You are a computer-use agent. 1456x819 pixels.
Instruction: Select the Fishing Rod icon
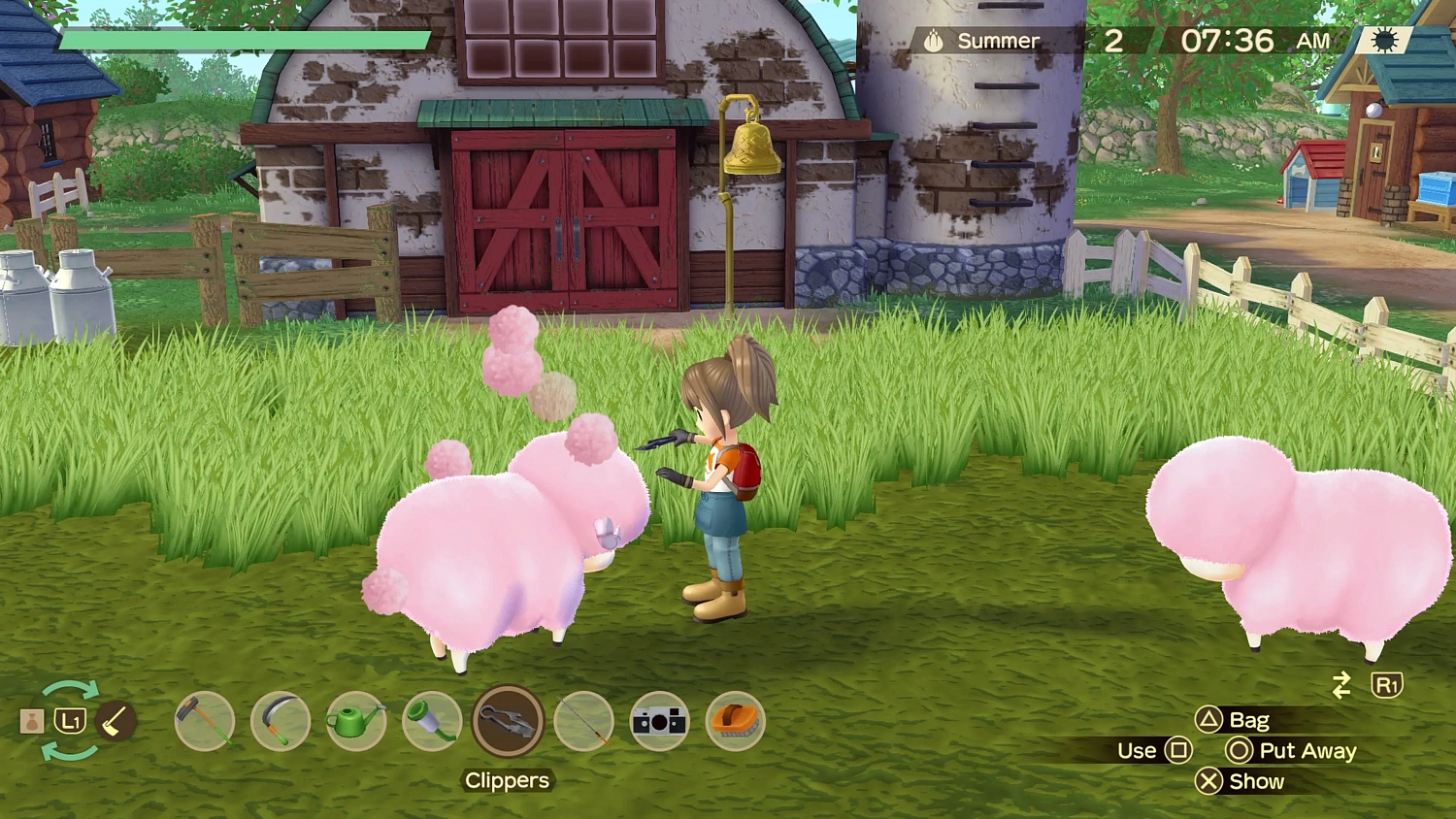582,720
